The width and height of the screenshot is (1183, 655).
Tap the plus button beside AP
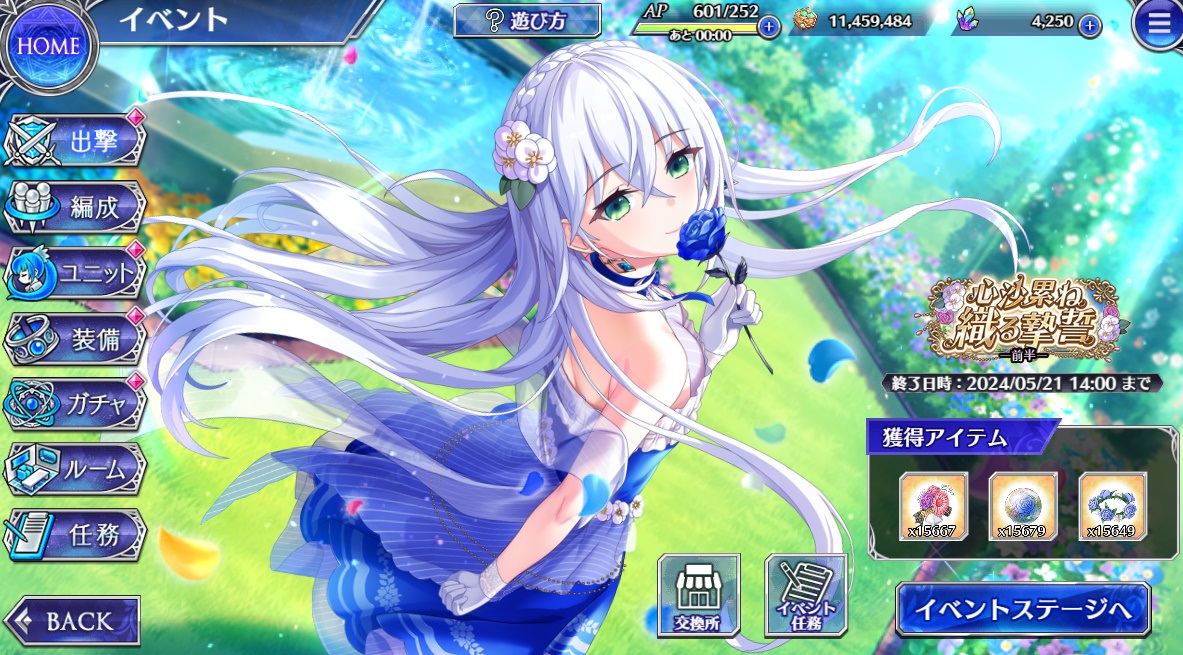[x=768, y=26]
